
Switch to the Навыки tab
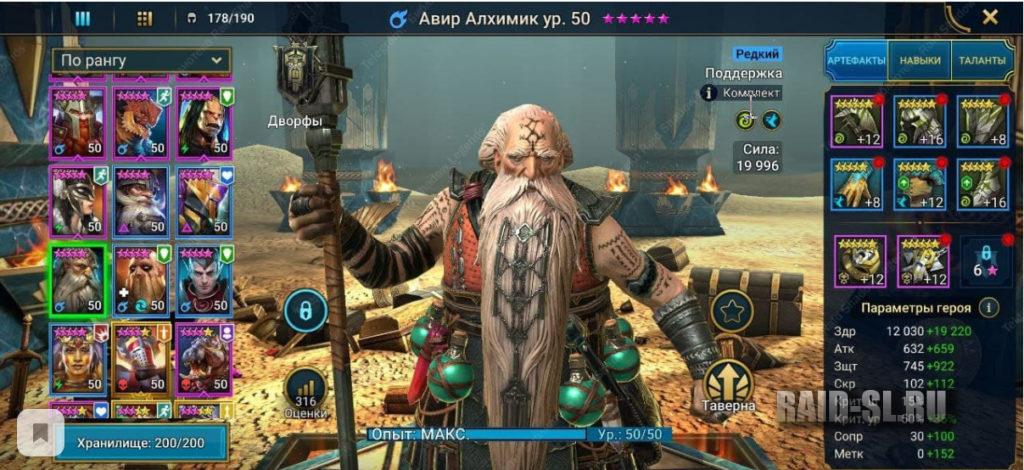coord(918,61)
